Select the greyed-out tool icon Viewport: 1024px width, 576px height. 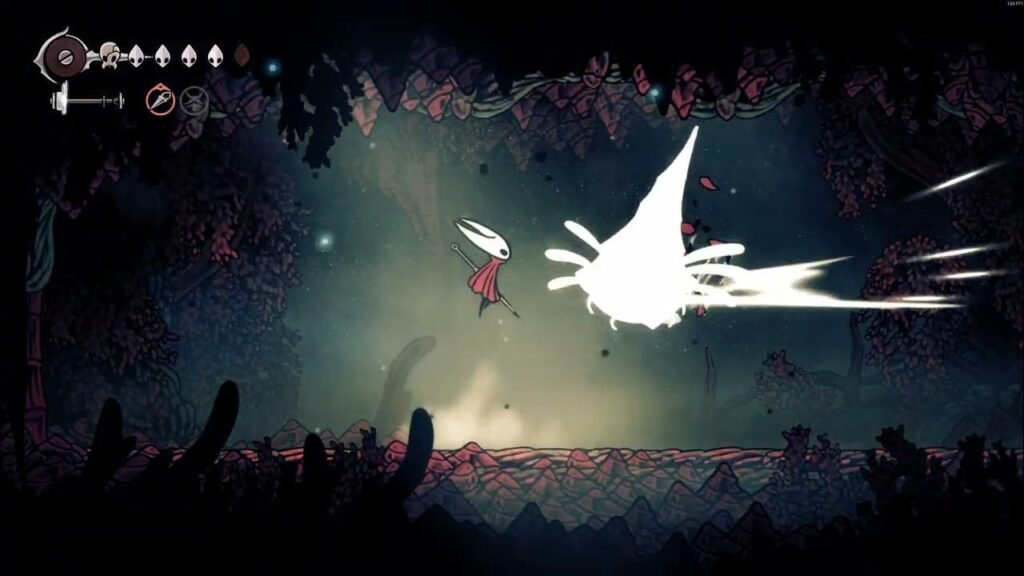[x=194, y=100]
